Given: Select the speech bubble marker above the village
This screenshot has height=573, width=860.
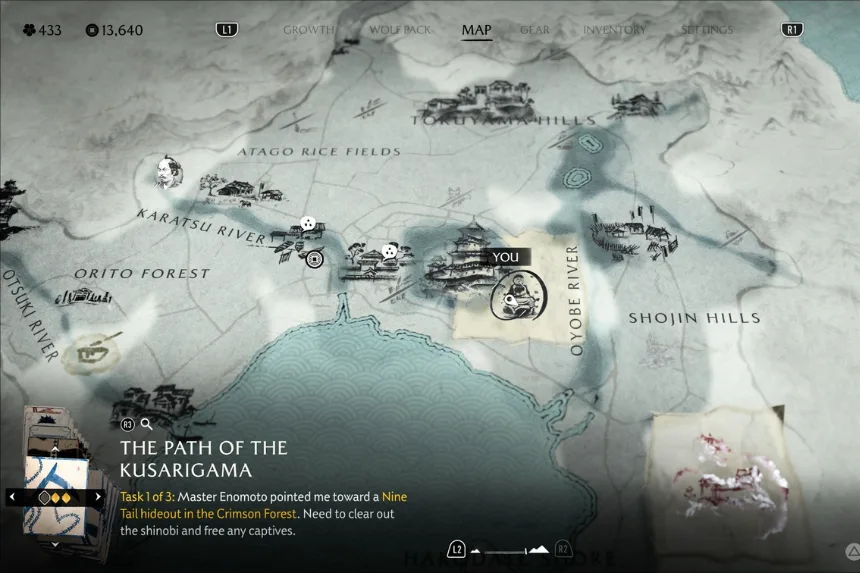Looking at the screenshot, I should pos(389,251).
